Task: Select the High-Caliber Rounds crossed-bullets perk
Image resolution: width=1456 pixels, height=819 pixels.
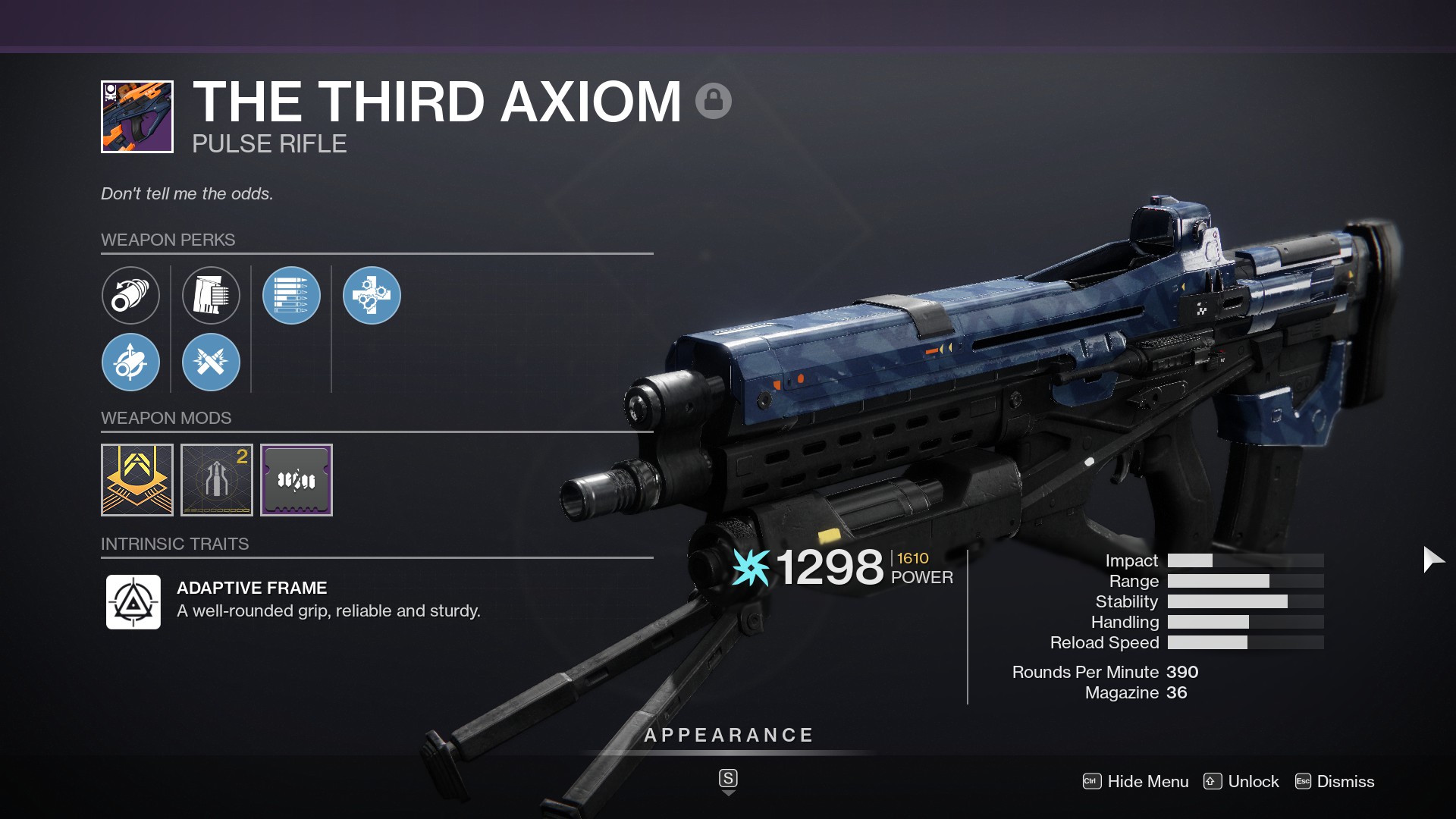Action: (x=211, y=362)
